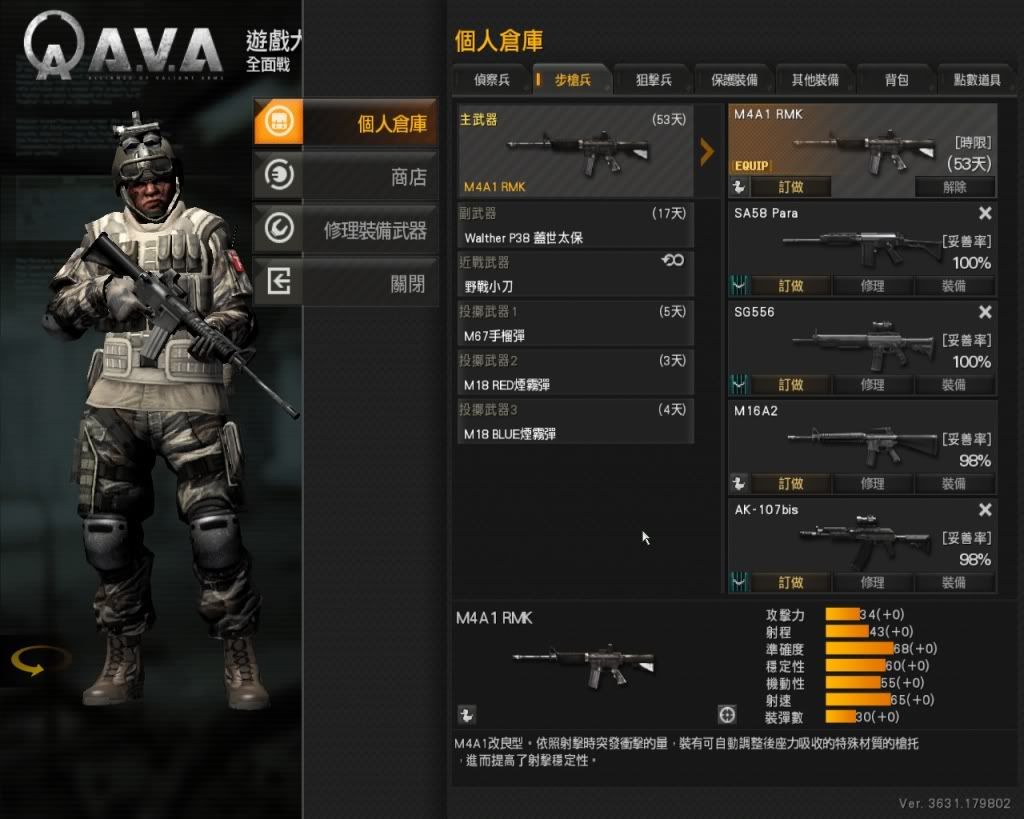Viewport: 1024px width, 819px height.
Task: Show the 其他裝備 other equipment tab
Action: coord(815,80)
